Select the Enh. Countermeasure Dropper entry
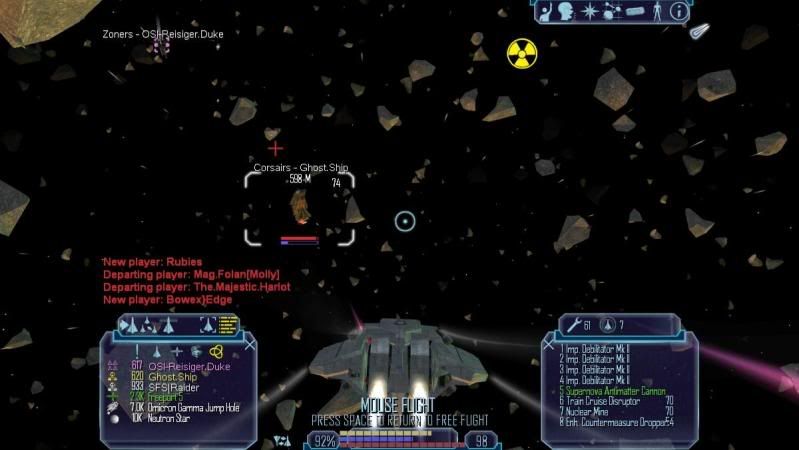Screen dimensions: 799x450 [608, 419]
